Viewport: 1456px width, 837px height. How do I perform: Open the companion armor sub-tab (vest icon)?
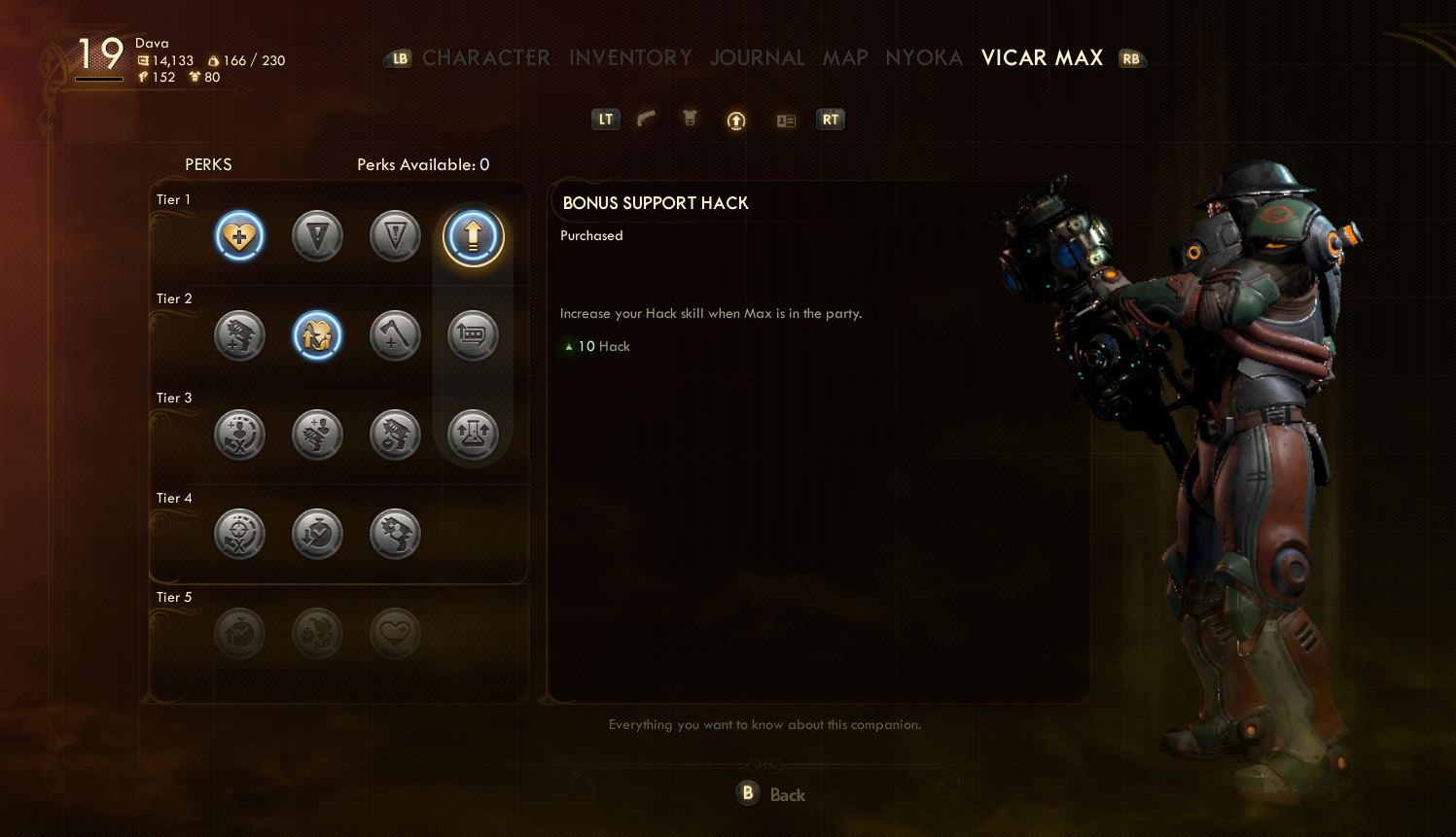(690, 120)
